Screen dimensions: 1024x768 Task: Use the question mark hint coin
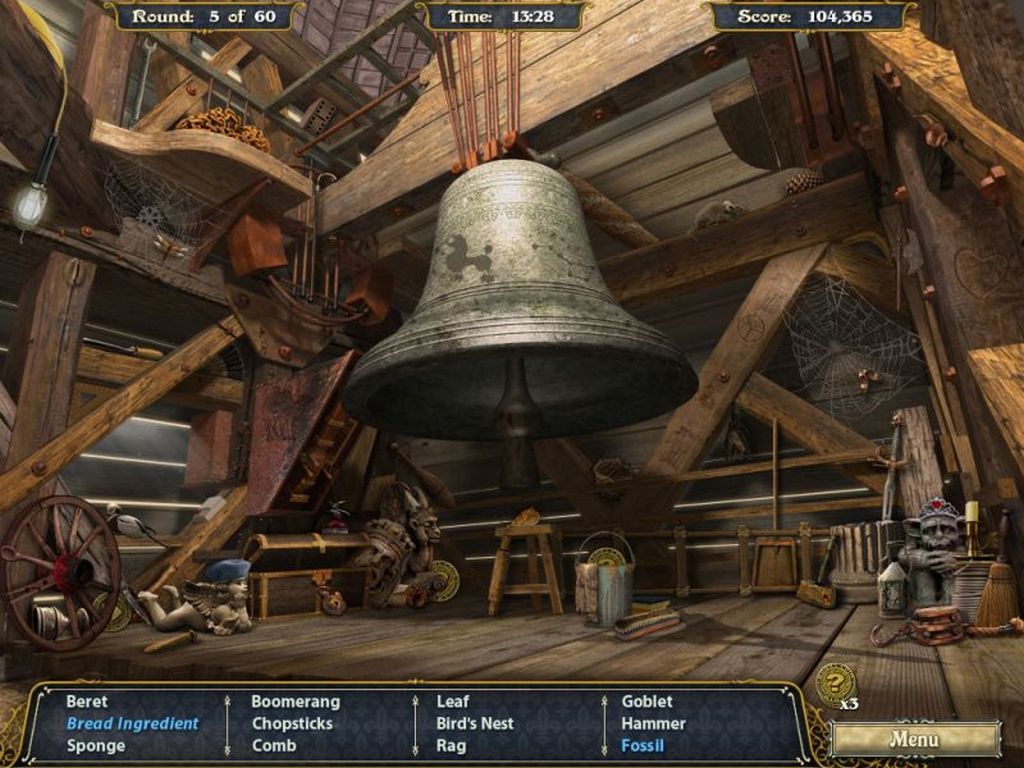pyautogui.click(x=834, y=685)
